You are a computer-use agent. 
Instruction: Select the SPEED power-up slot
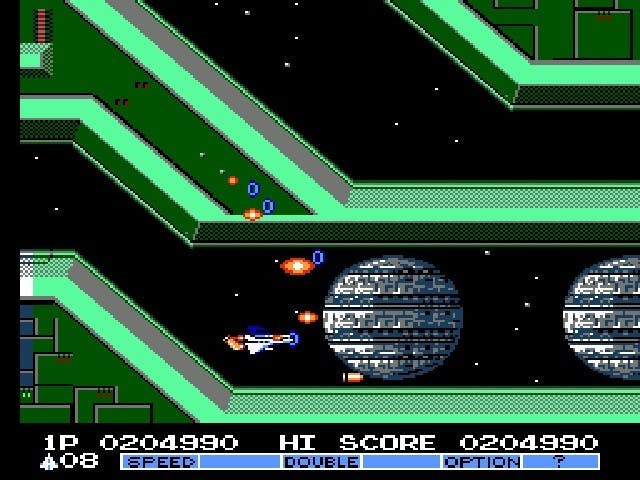160,462
